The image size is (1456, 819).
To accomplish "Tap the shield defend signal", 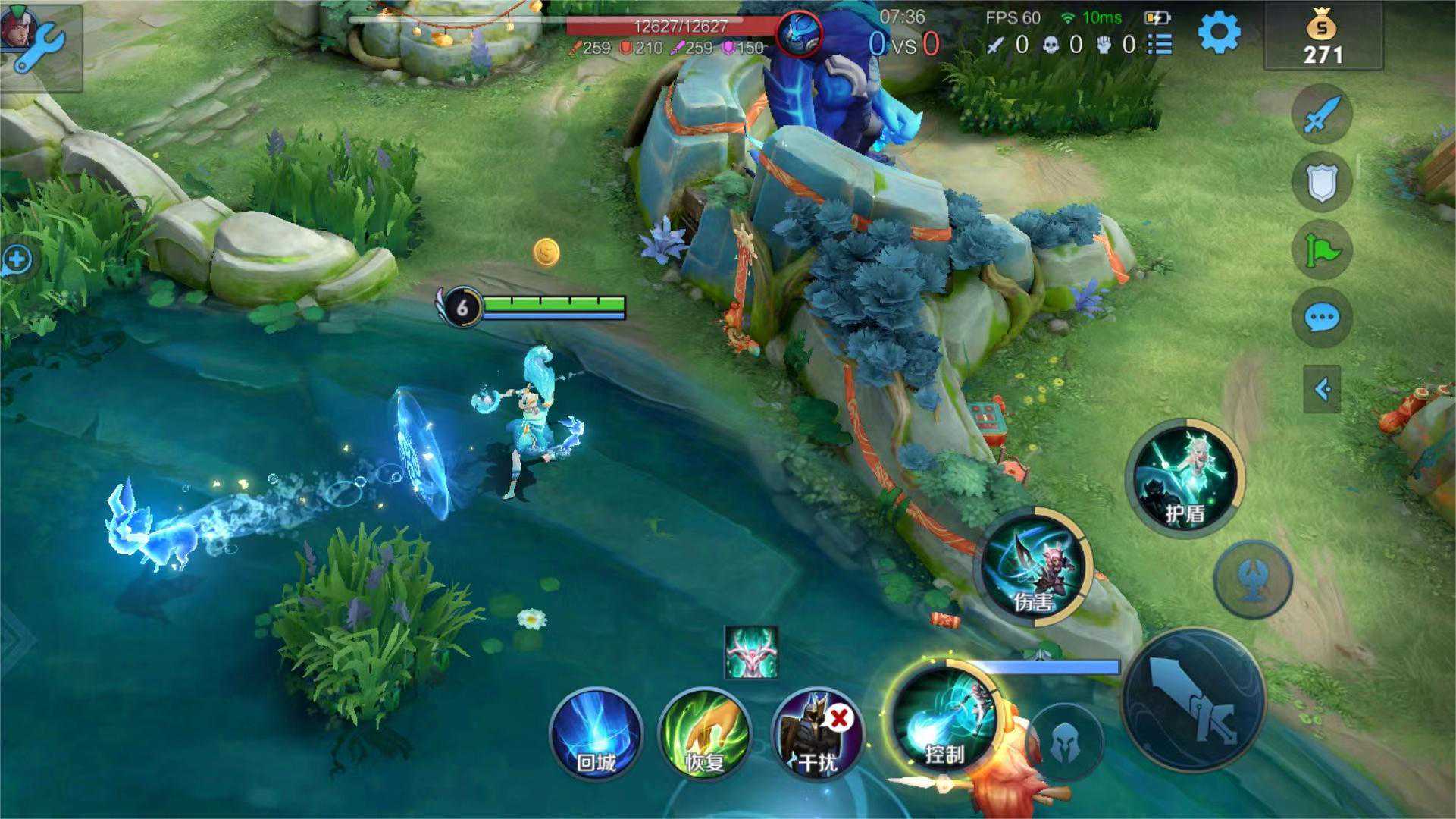I will click(1322, 182).
